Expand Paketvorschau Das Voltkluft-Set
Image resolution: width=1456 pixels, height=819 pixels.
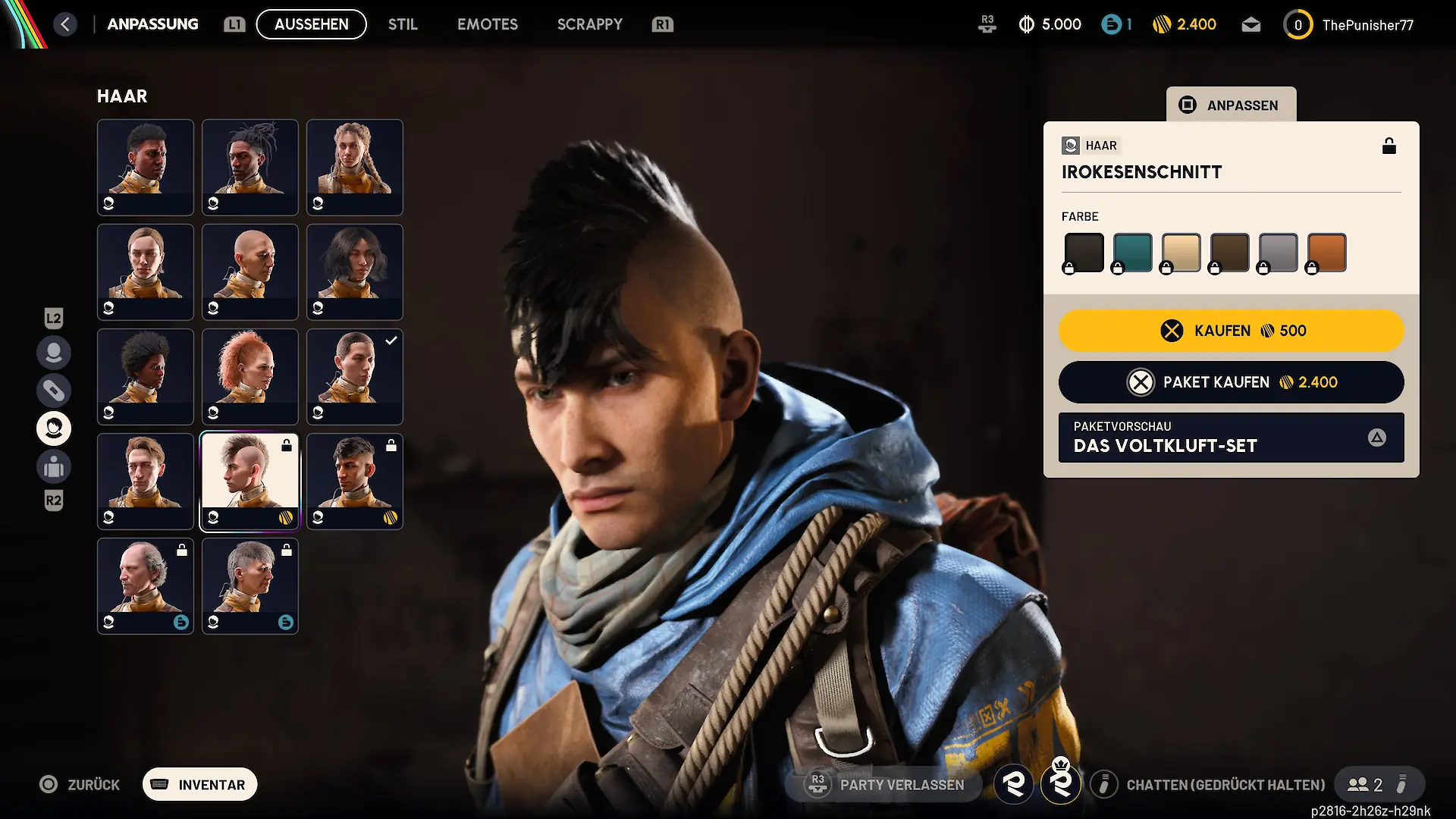click(x=1231, y=438)
